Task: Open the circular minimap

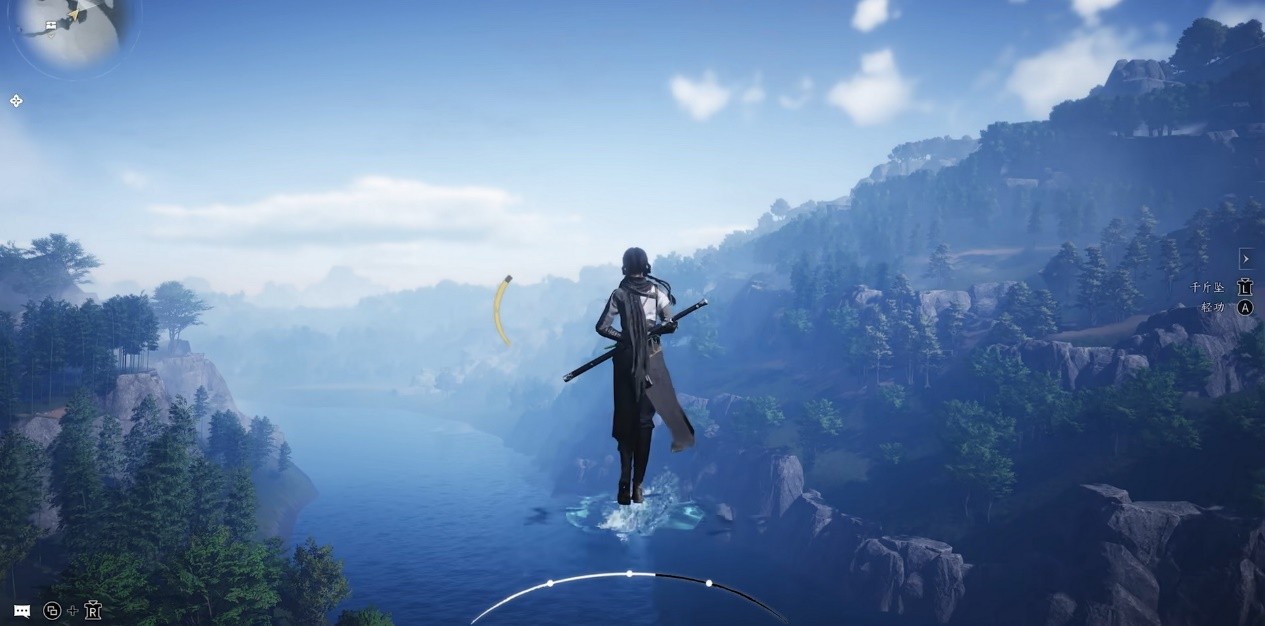Action: [68, 28]
